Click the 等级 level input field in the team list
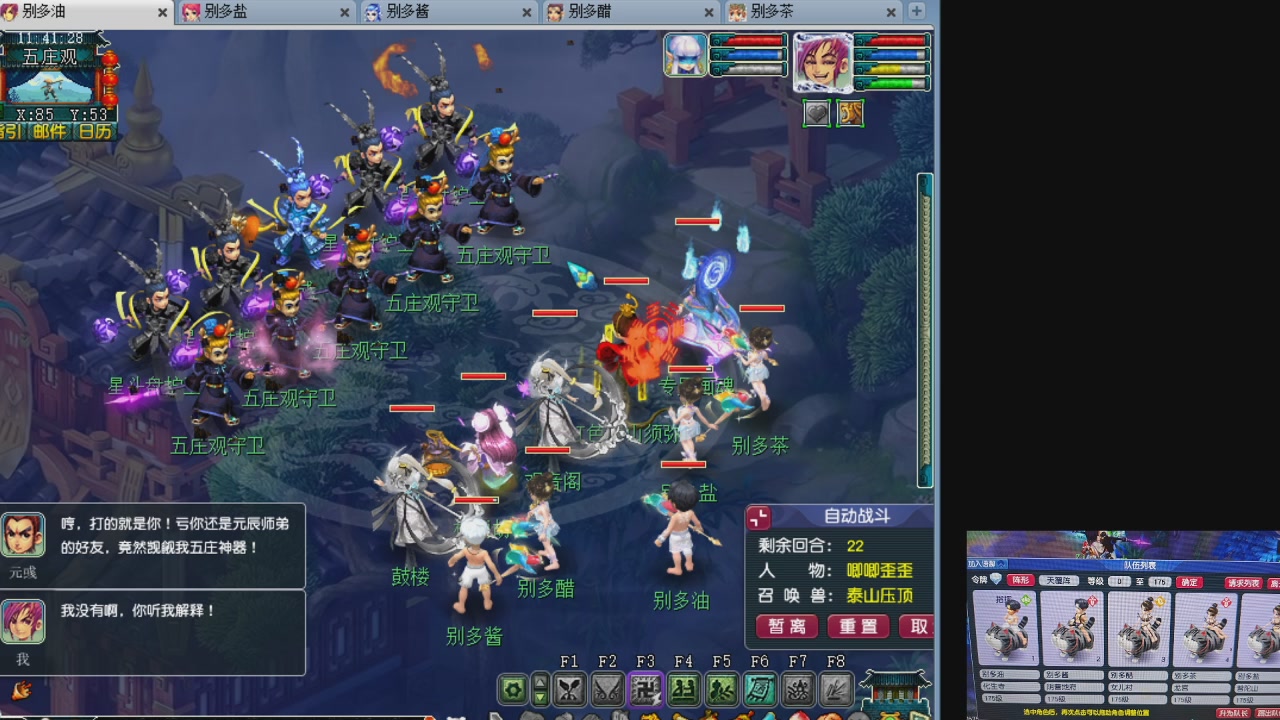 coord(1119,581)
